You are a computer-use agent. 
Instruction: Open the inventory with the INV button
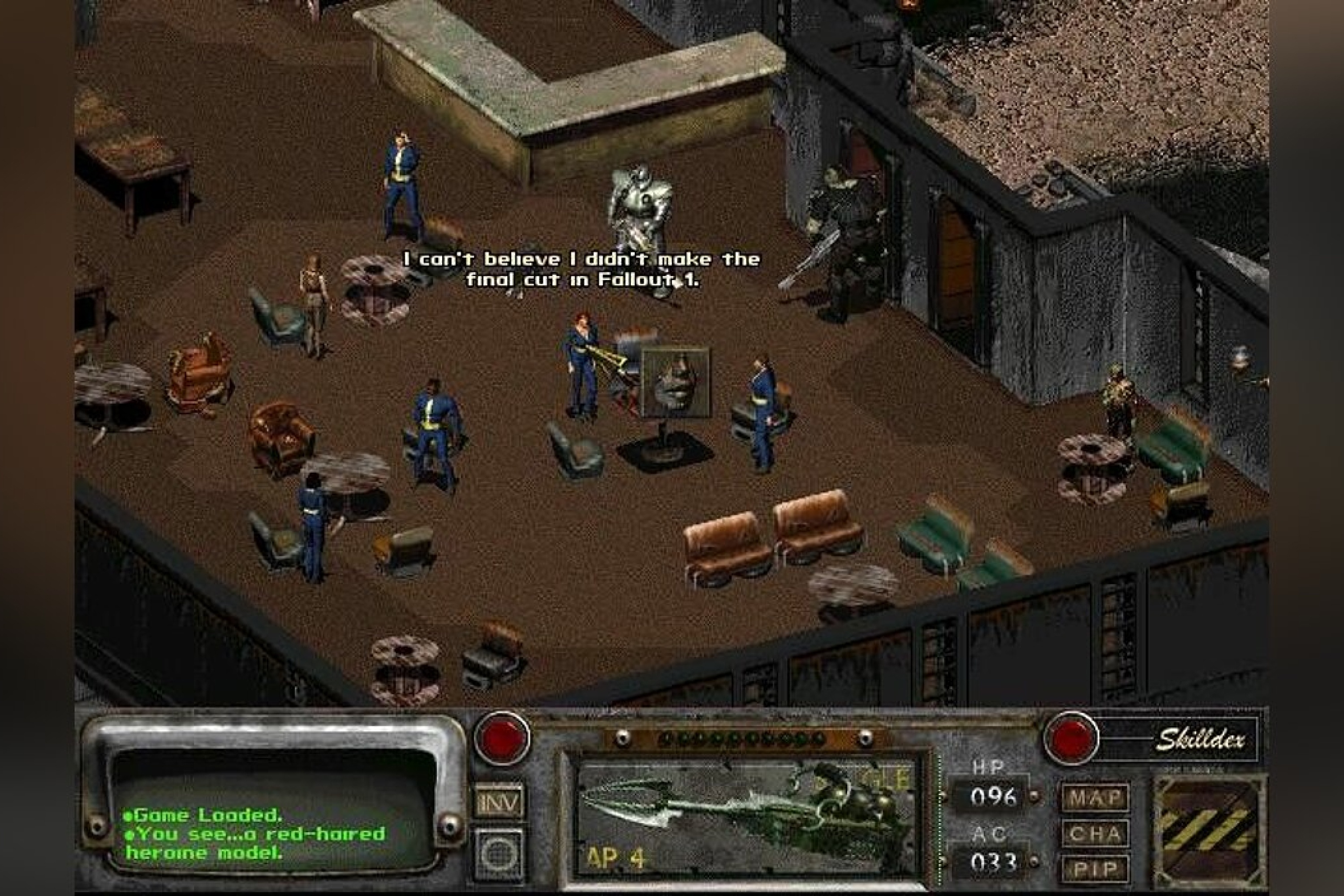pos(499,802)
